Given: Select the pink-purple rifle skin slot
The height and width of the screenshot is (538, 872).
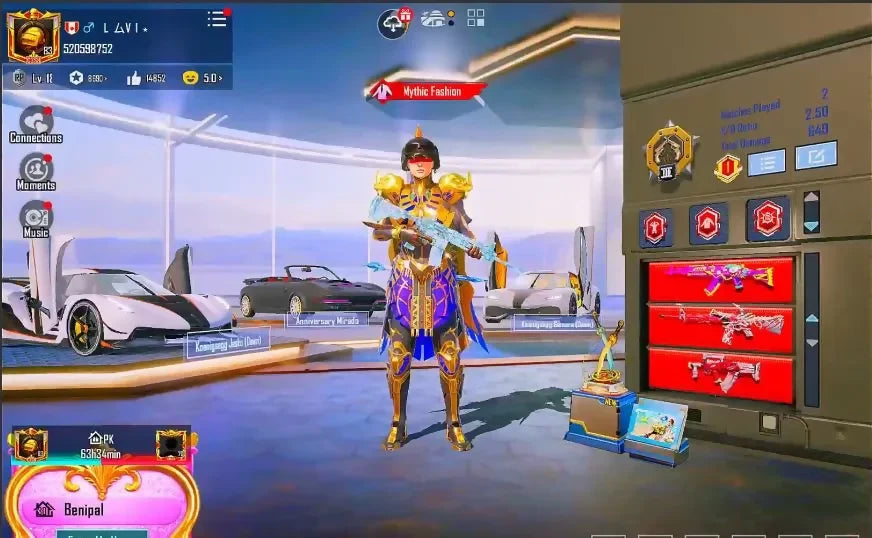Looking at the screenshot, I should point(721,280).
